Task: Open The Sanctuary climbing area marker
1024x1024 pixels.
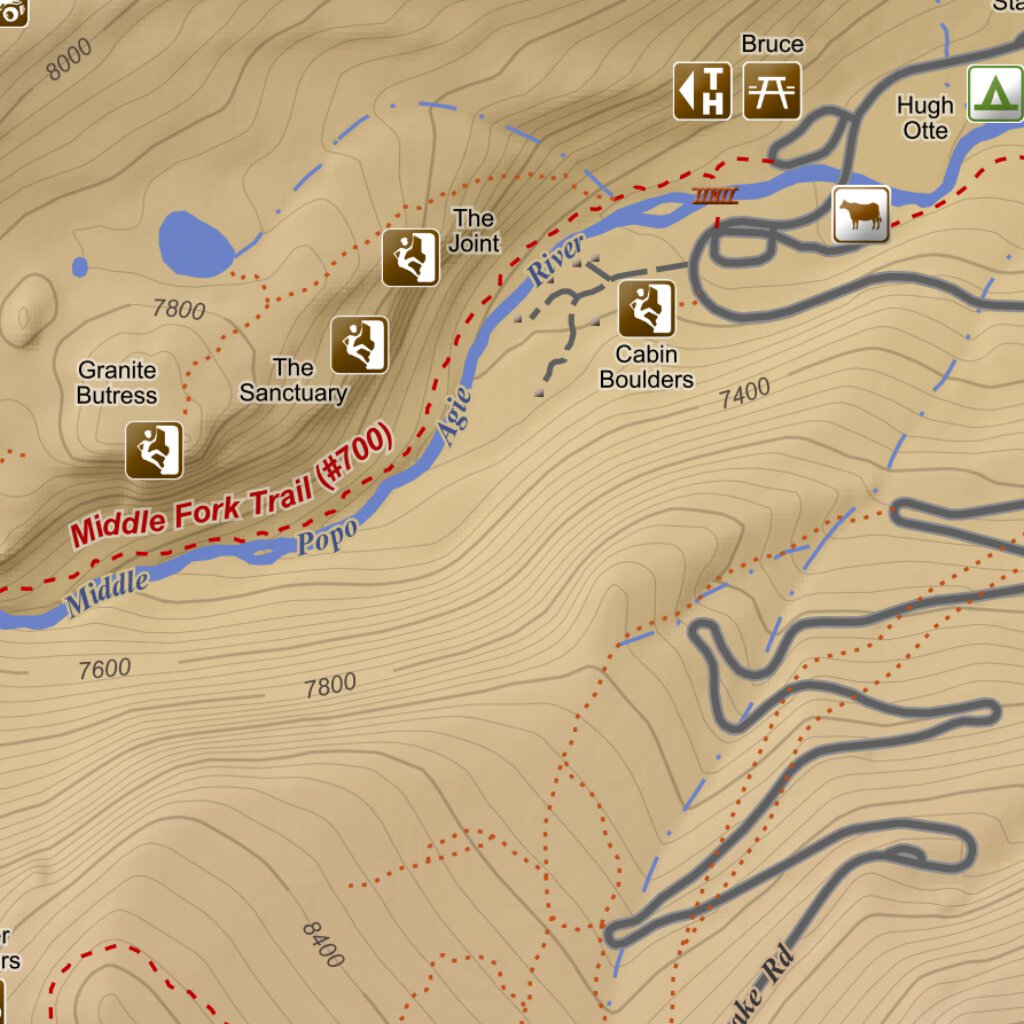Action: pos(359,345)
